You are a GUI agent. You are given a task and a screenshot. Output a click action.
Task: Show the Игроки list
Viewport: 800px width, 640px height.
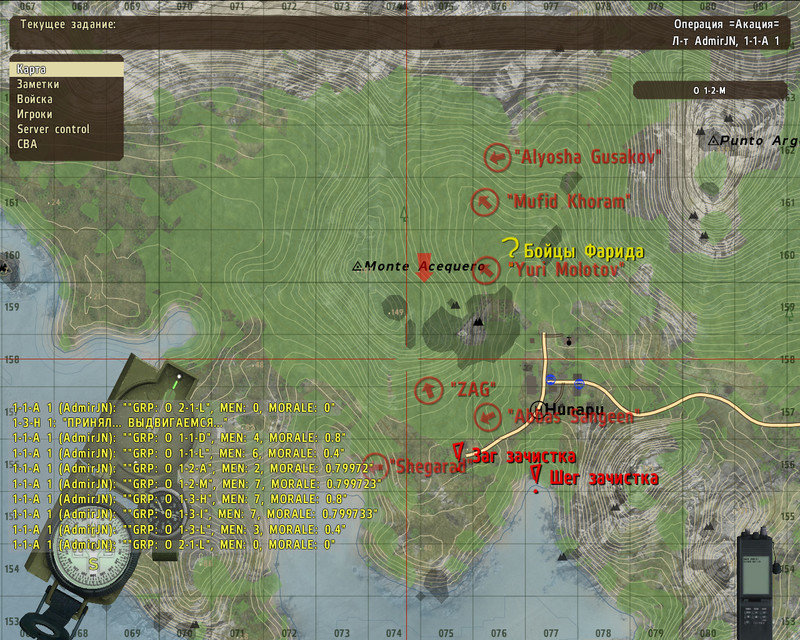click(x=36, y=115)
